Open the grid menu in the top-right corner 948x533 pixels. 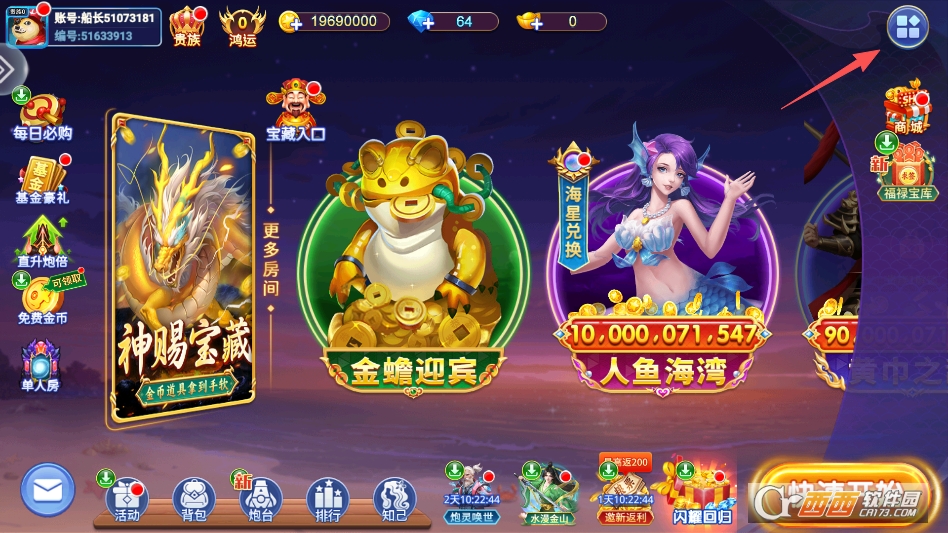[907, 28]
